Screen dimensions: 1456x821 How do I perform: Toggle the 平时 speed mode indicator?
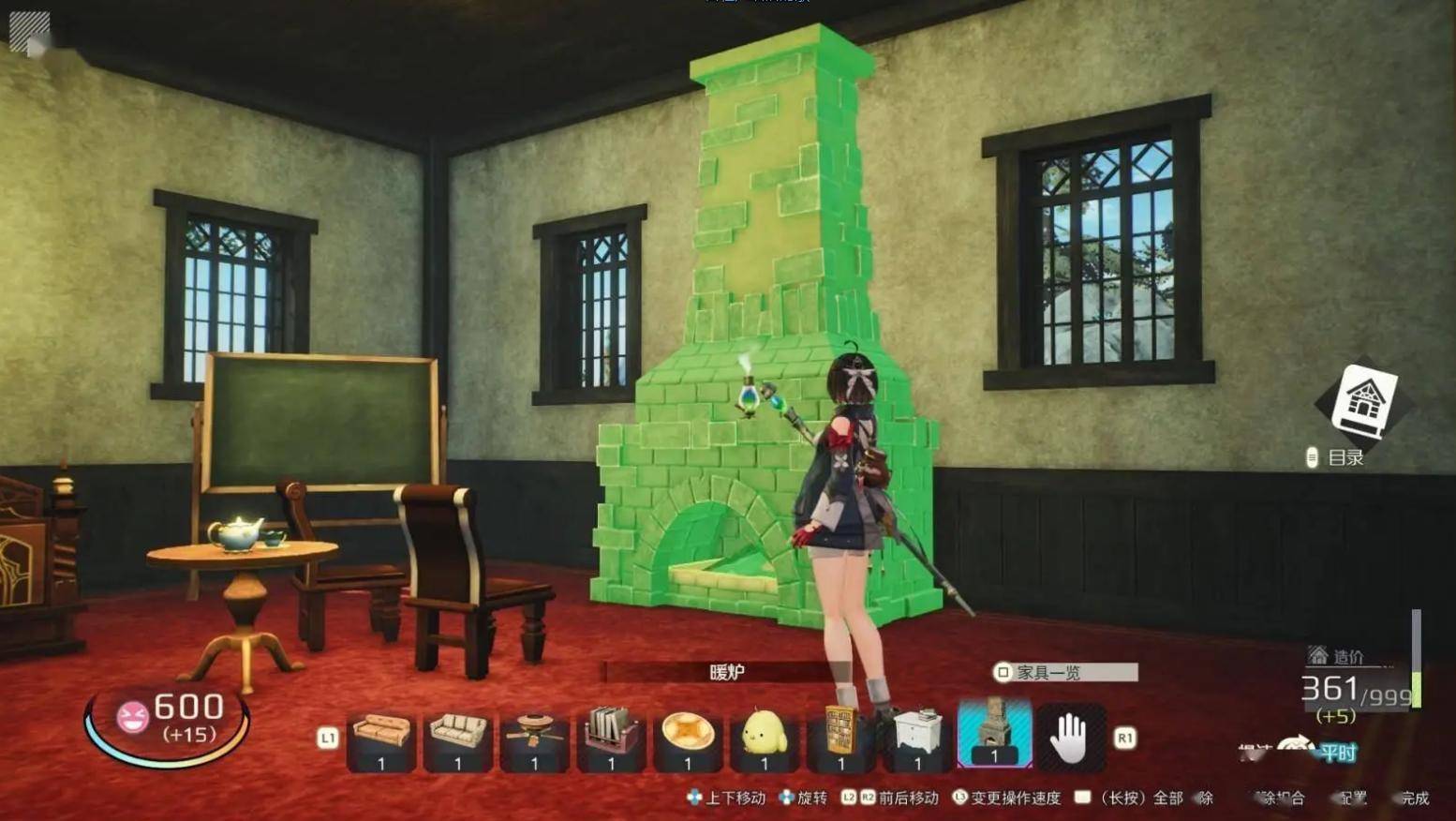pos(1337,753)
